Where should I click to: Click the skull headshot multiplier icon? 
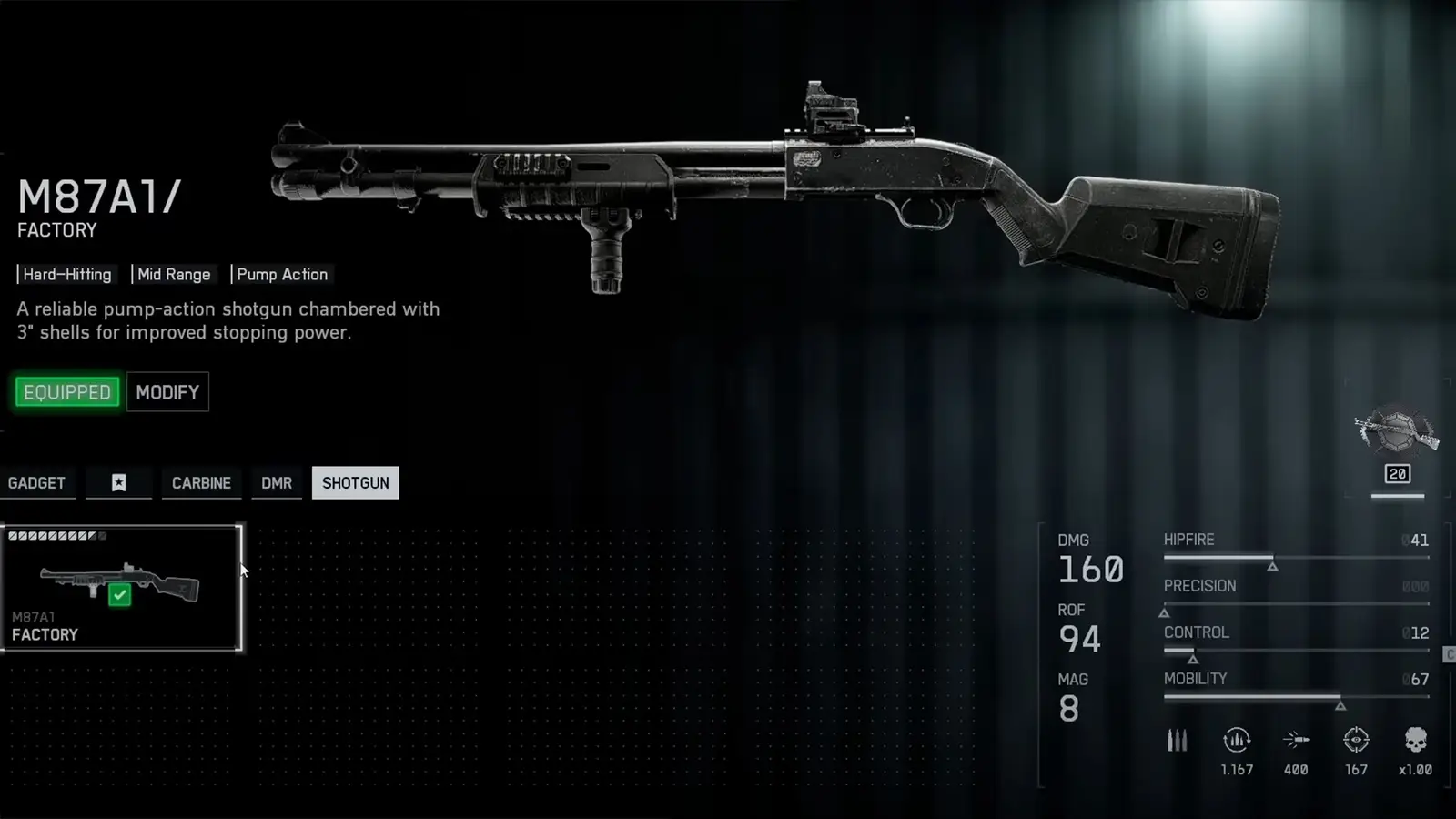[1416, 742]
